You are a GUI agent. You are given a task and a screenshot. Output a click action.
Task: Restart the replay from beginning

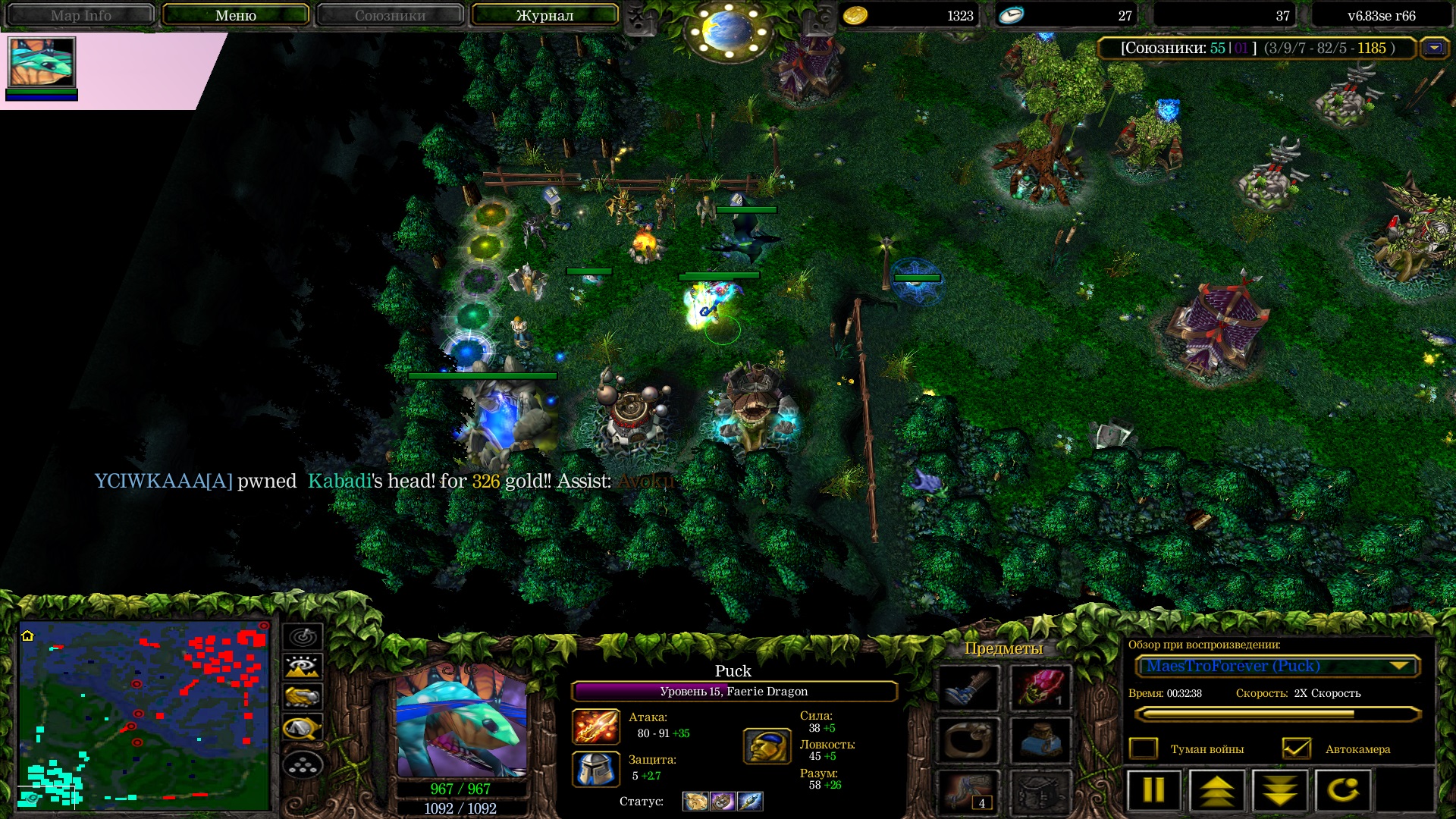1342,790
